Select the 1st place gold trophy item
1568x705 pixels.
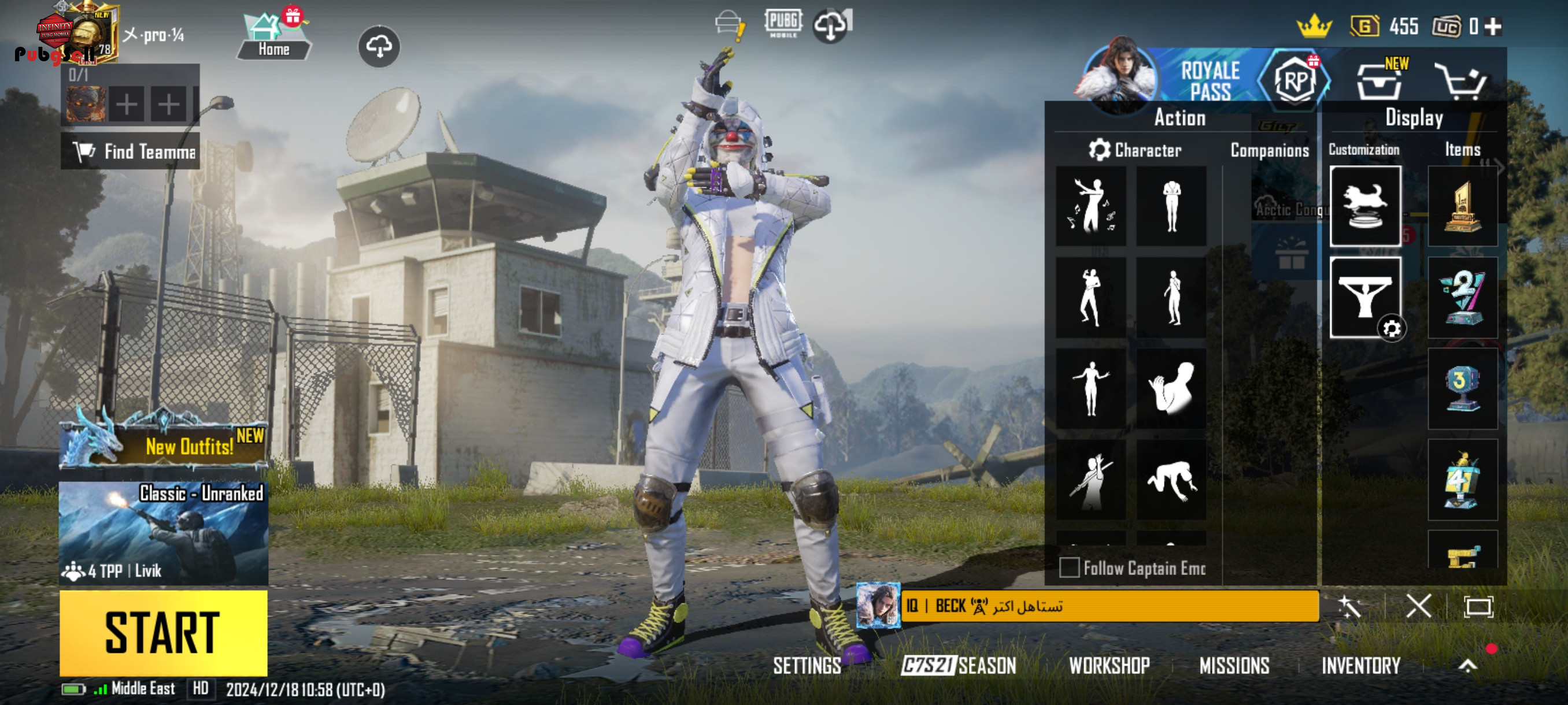1462,207
